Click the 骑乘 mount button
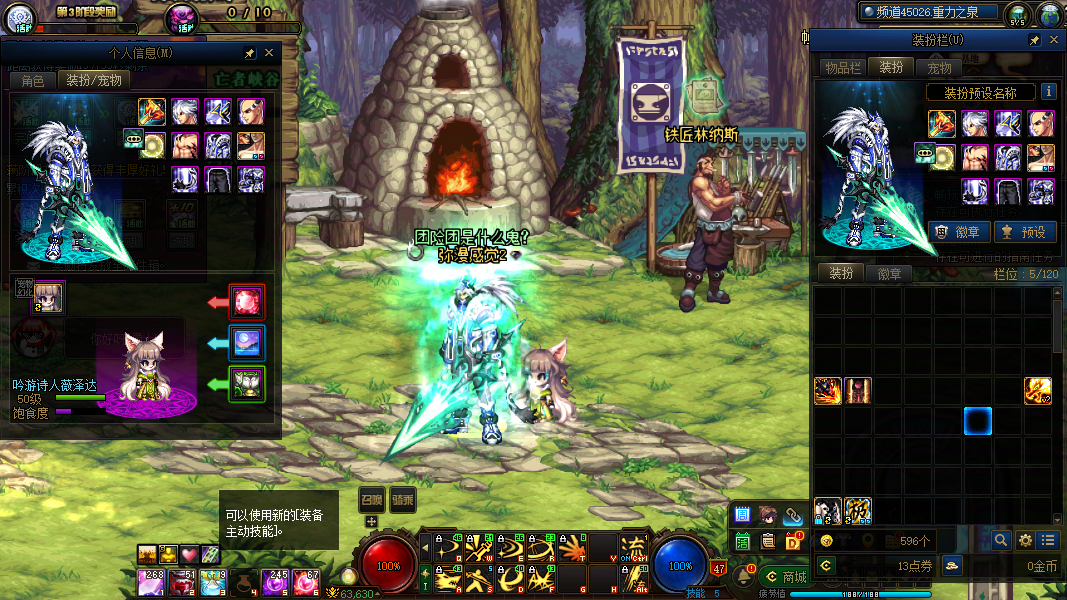1067x600 pixels. pos(402,500)
